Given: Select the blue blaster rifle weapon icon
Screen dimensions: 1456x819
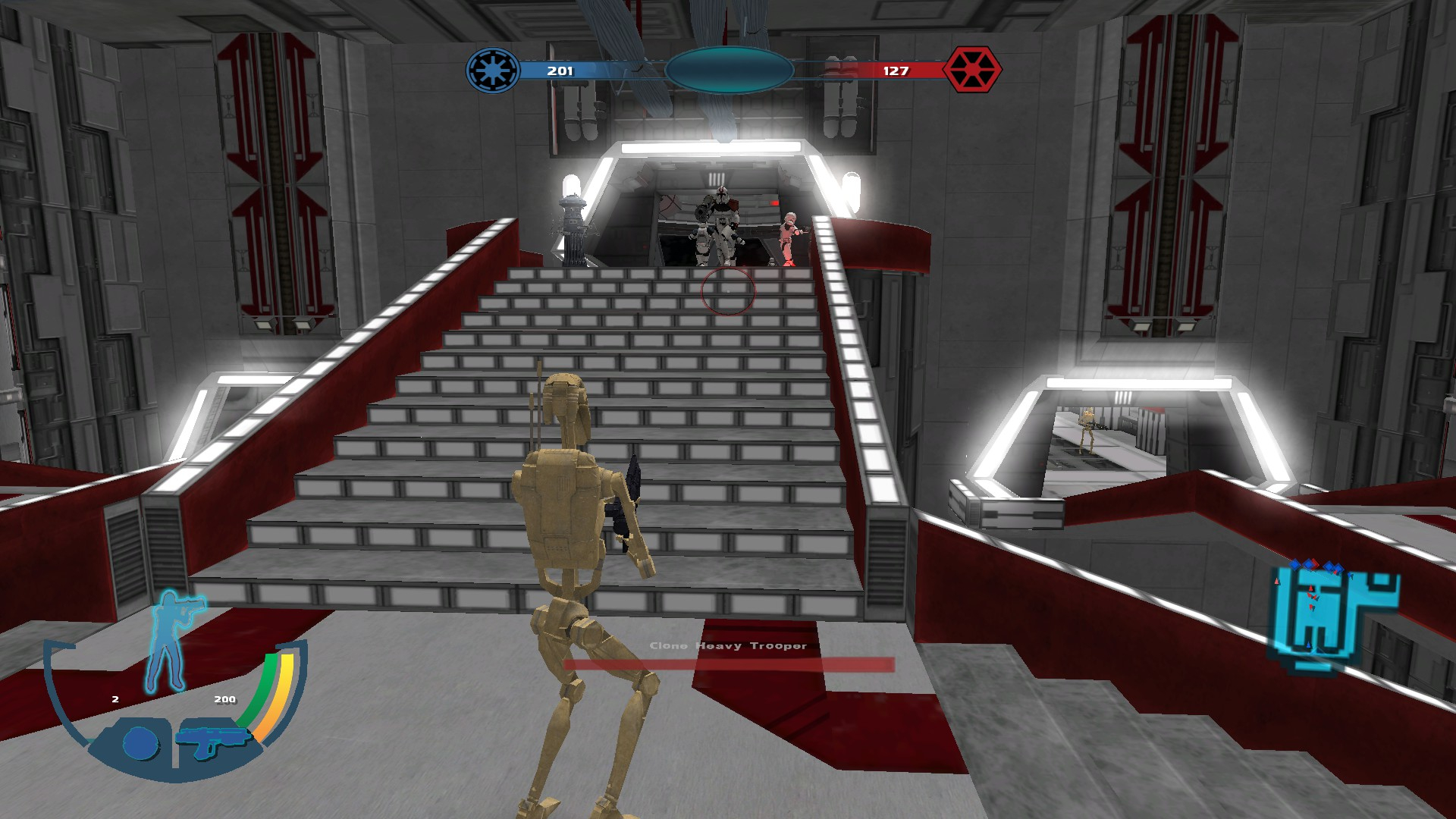Looking at the screenshot, I should pos(212,739).
